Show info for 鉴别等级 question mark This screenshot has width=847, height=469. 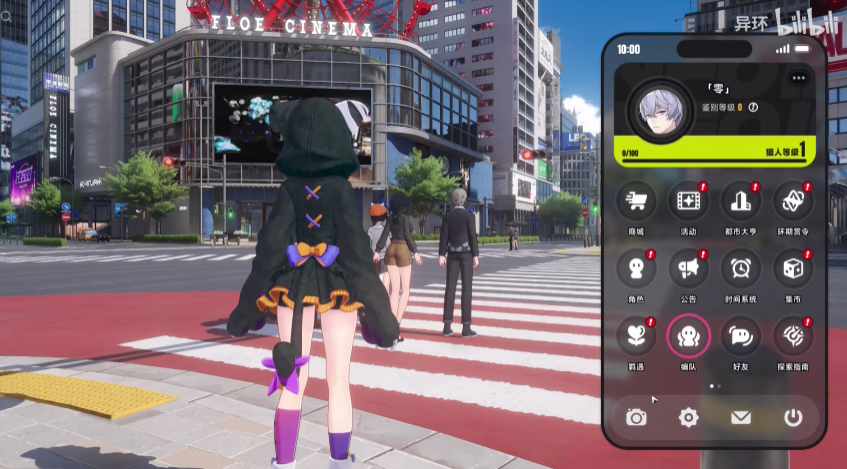753,107
